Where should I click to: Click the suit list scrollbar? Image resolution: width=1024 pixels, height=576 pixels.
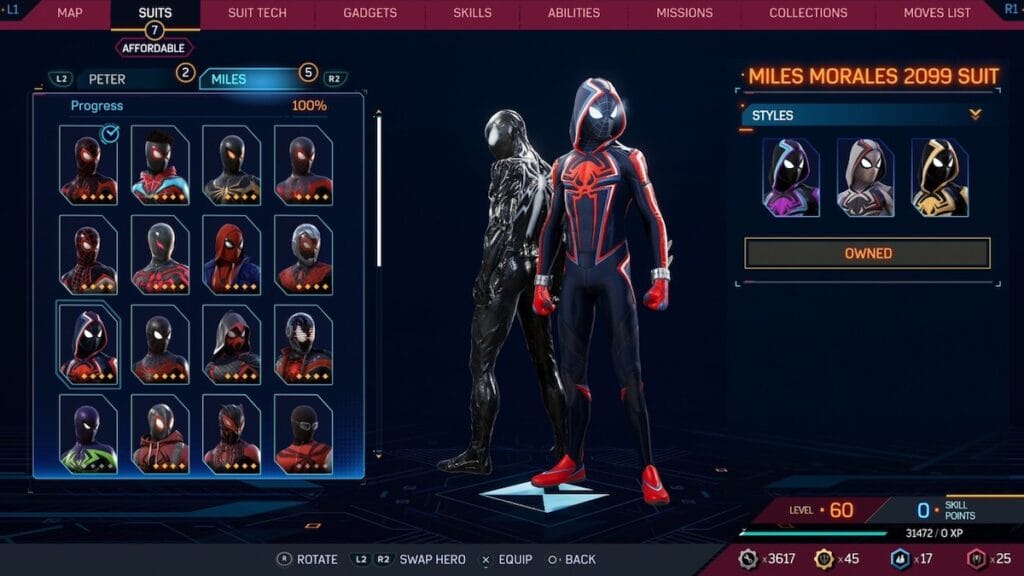(x=378, y=190)
